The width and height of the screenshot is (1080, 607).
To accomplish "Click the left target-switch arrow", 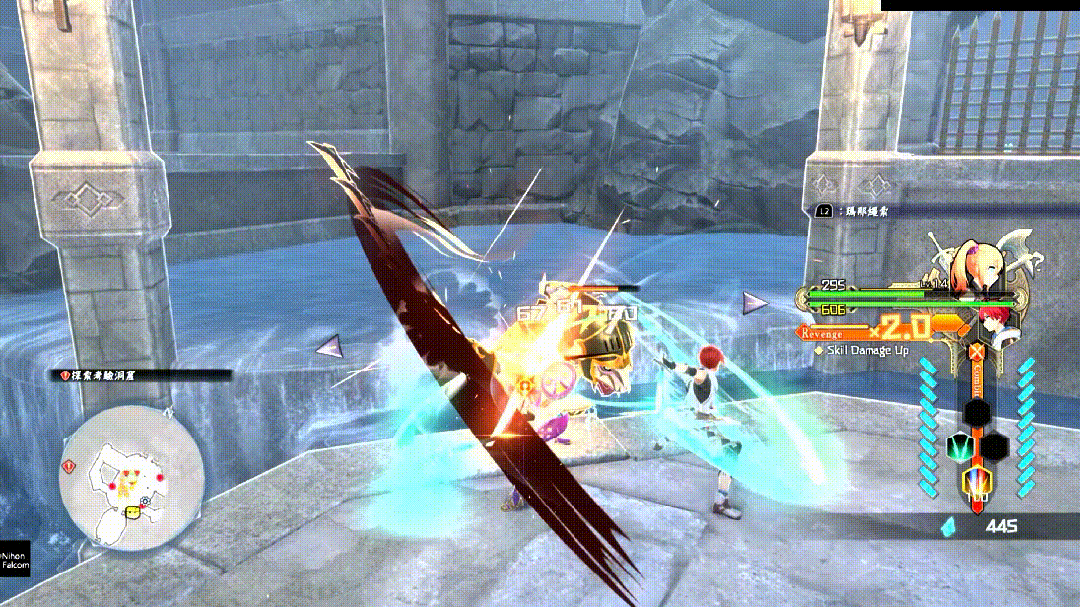I will click(x=329, y=347).
